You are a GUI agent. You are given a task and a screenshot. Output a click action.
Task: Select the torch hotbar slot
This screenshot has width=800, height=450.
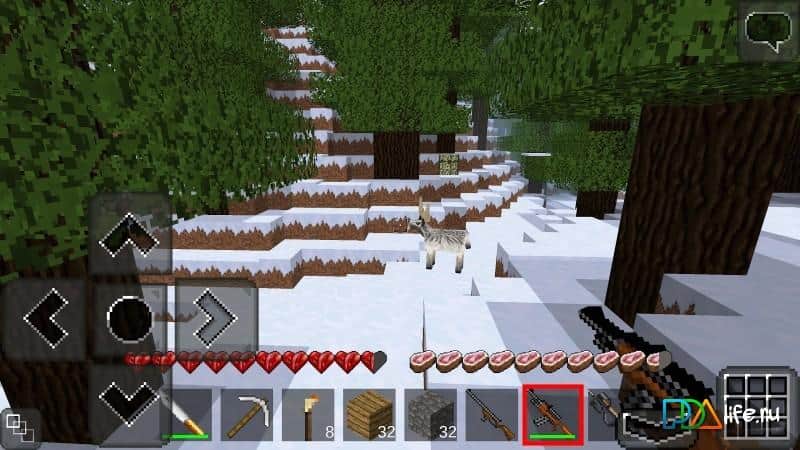click(307, 414)
